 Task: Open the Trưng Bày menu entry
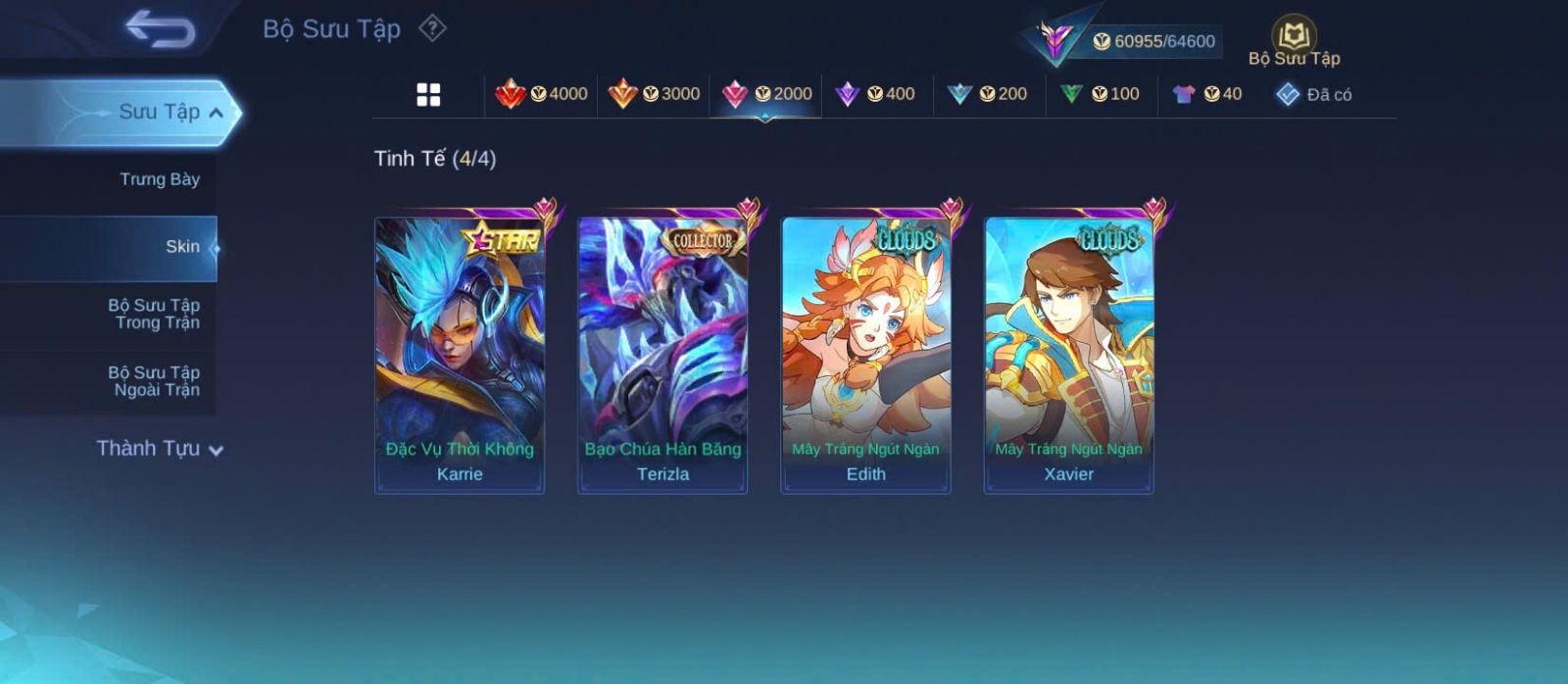159,179
